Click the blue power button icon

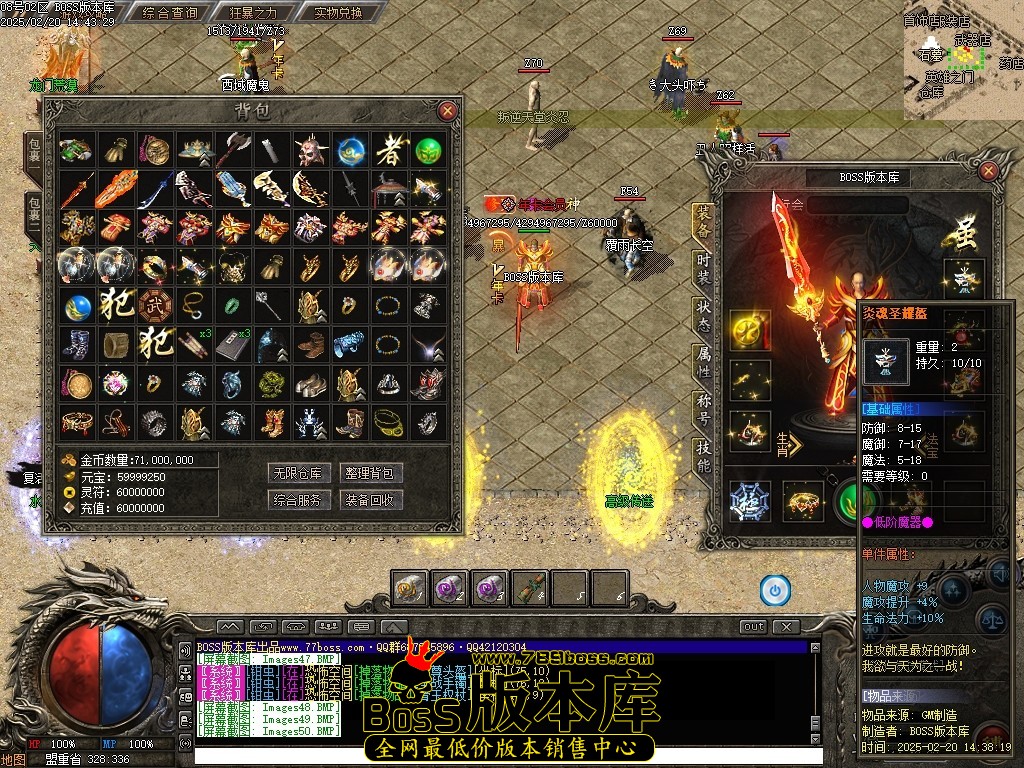pos(774,590)
